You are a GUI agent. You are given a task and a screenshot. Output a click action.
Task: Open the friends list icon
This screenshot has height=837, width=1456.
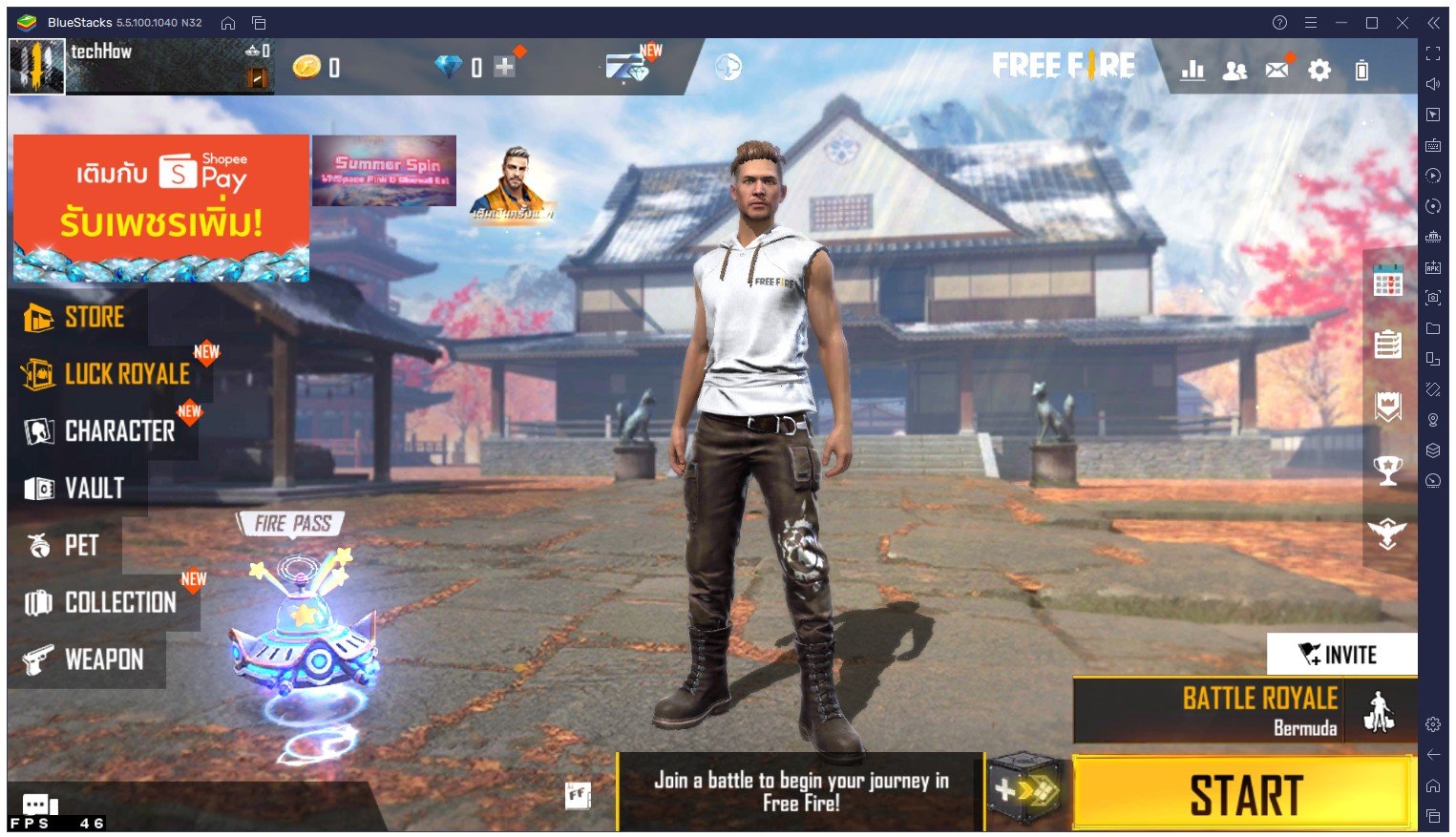tap(1234, 70)
